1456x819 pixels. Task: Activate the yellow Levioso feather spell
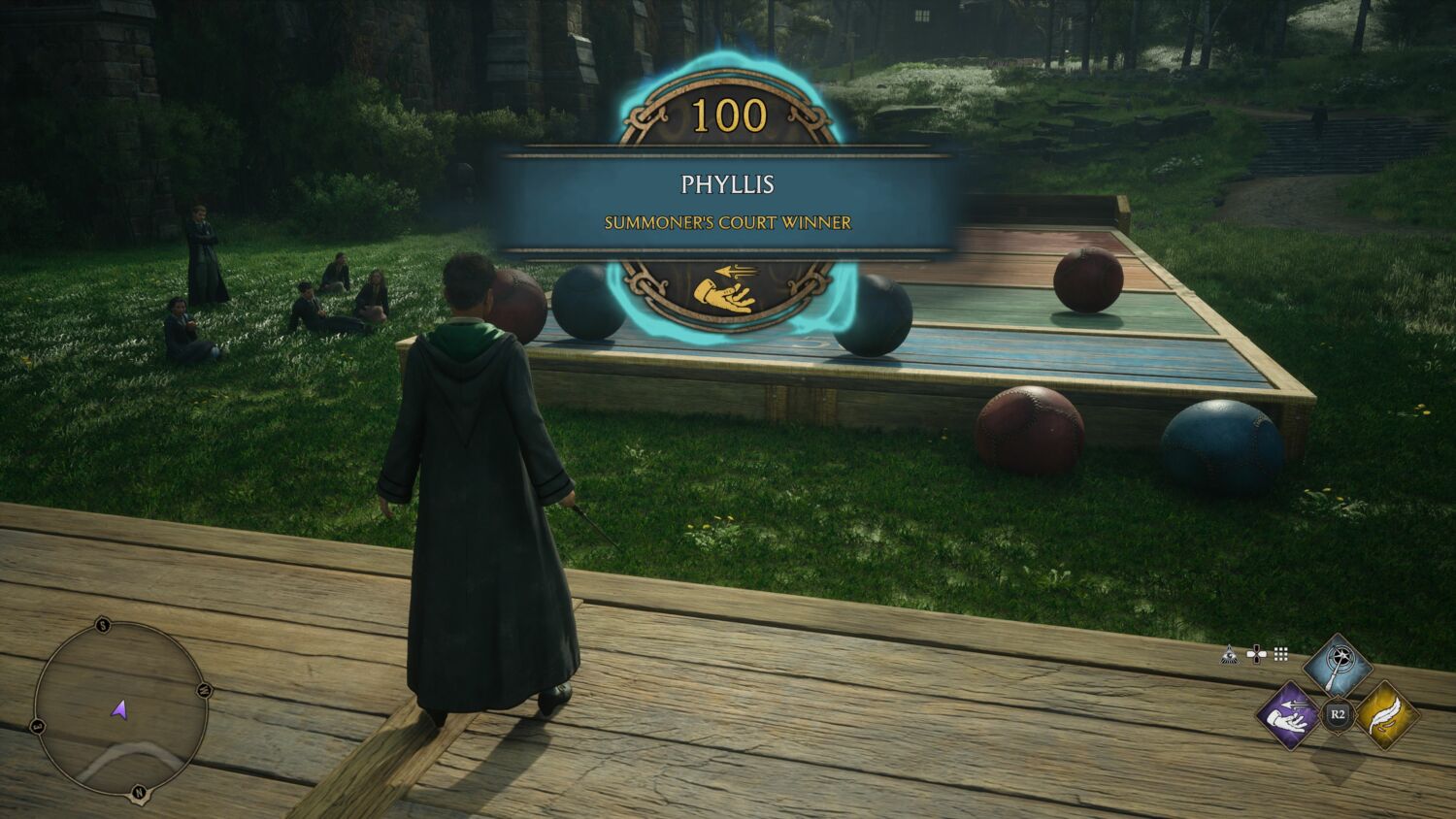[x=1386, y=717]
